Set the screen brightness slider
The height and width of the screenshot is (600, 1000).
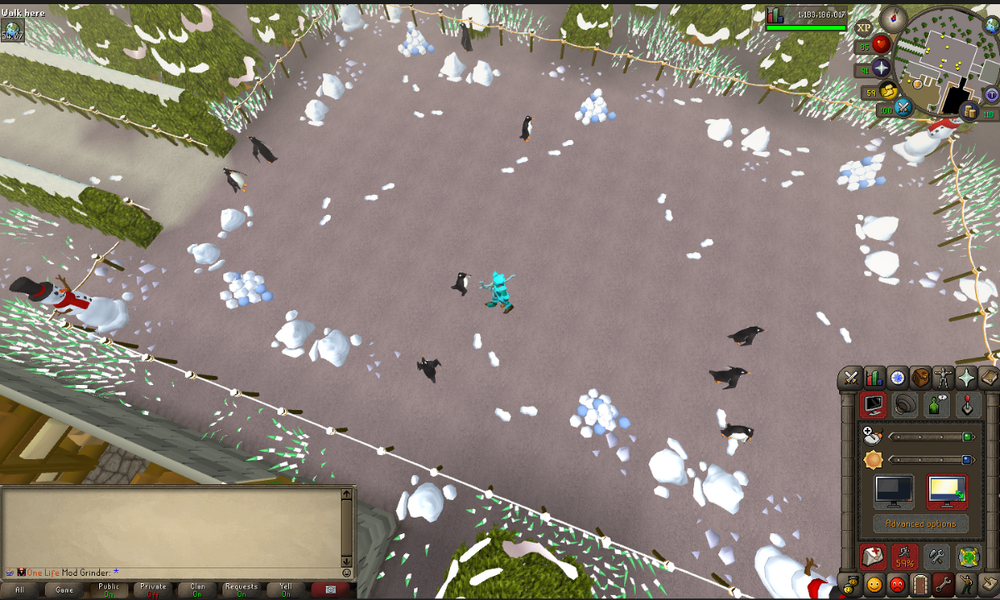[928, 460]
